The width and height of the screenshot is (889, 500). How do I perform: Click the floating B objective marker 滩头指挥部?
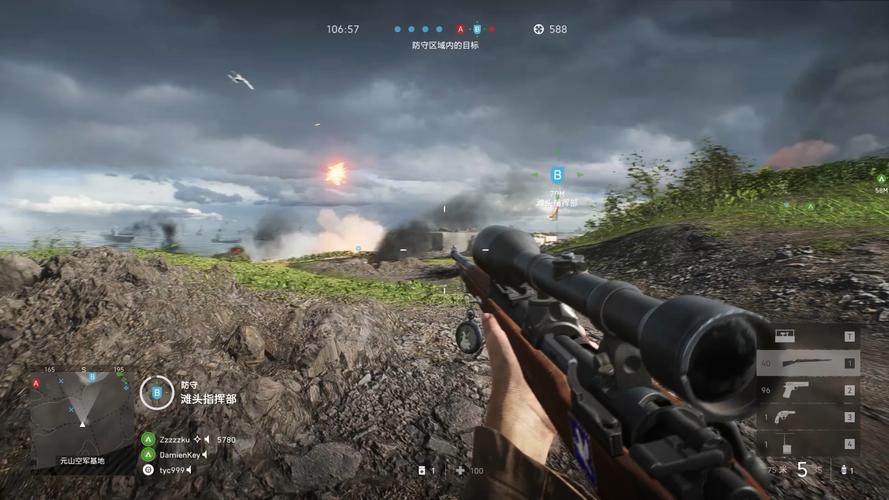[x=557, y=175]
